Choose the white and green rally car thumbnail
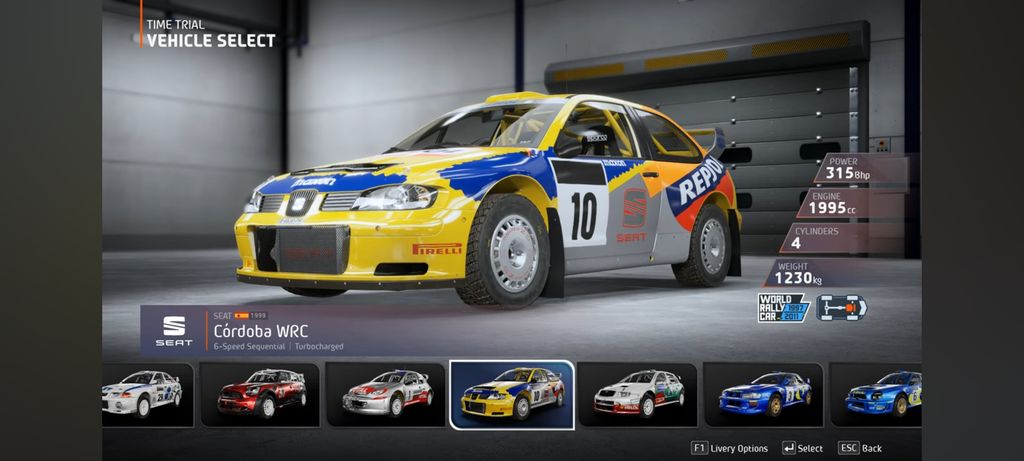Screen dimensions: 1024x461 point(638,393)
